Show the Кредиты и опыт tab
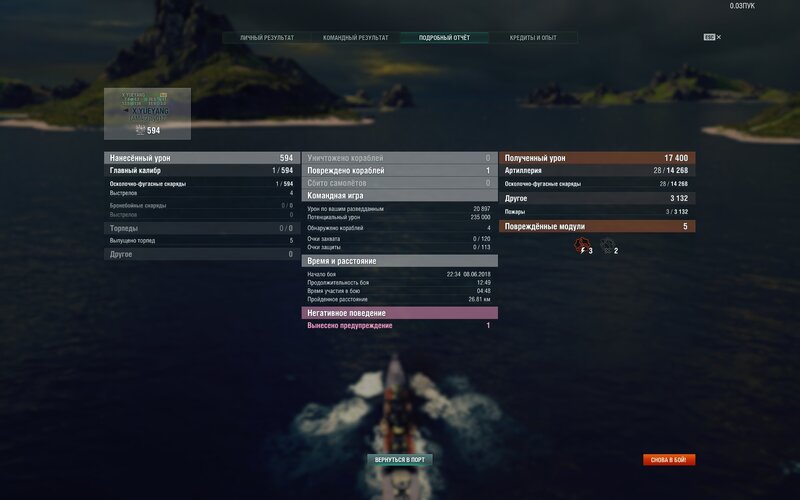The height and width of the screenshot is (500, 800). [534, 38]
